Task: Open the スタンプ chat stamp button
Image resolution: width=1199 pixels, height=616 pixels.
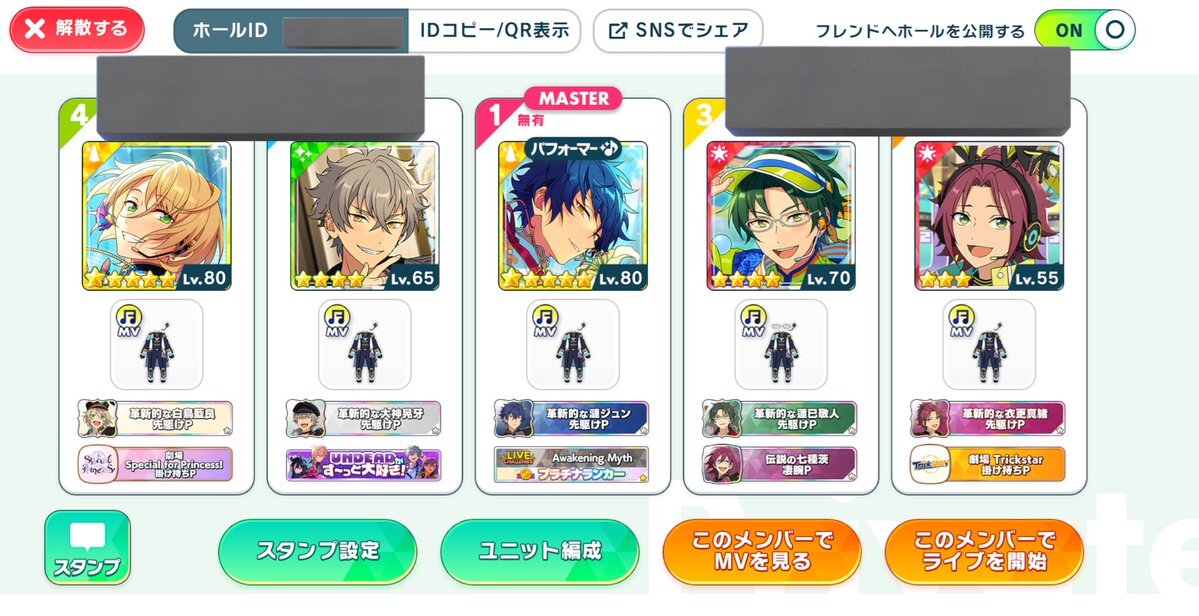Action: point(87,548)
